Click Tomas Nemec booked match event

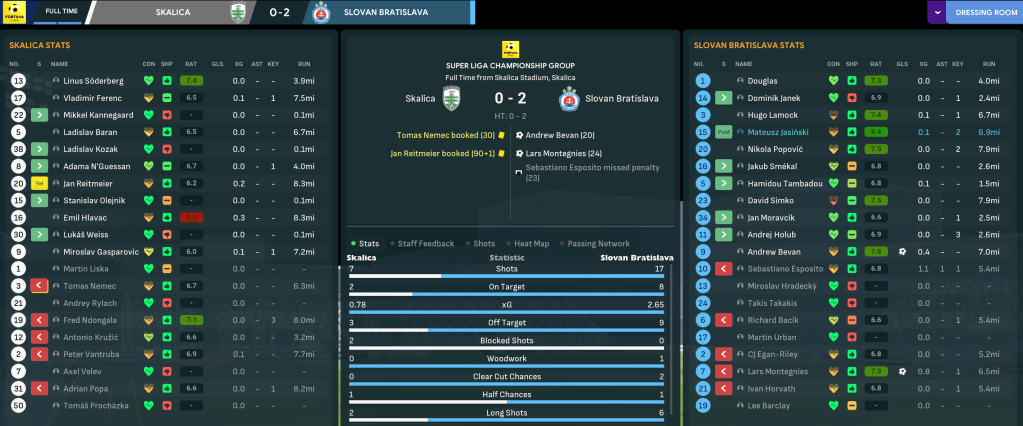tap(445, 134)
